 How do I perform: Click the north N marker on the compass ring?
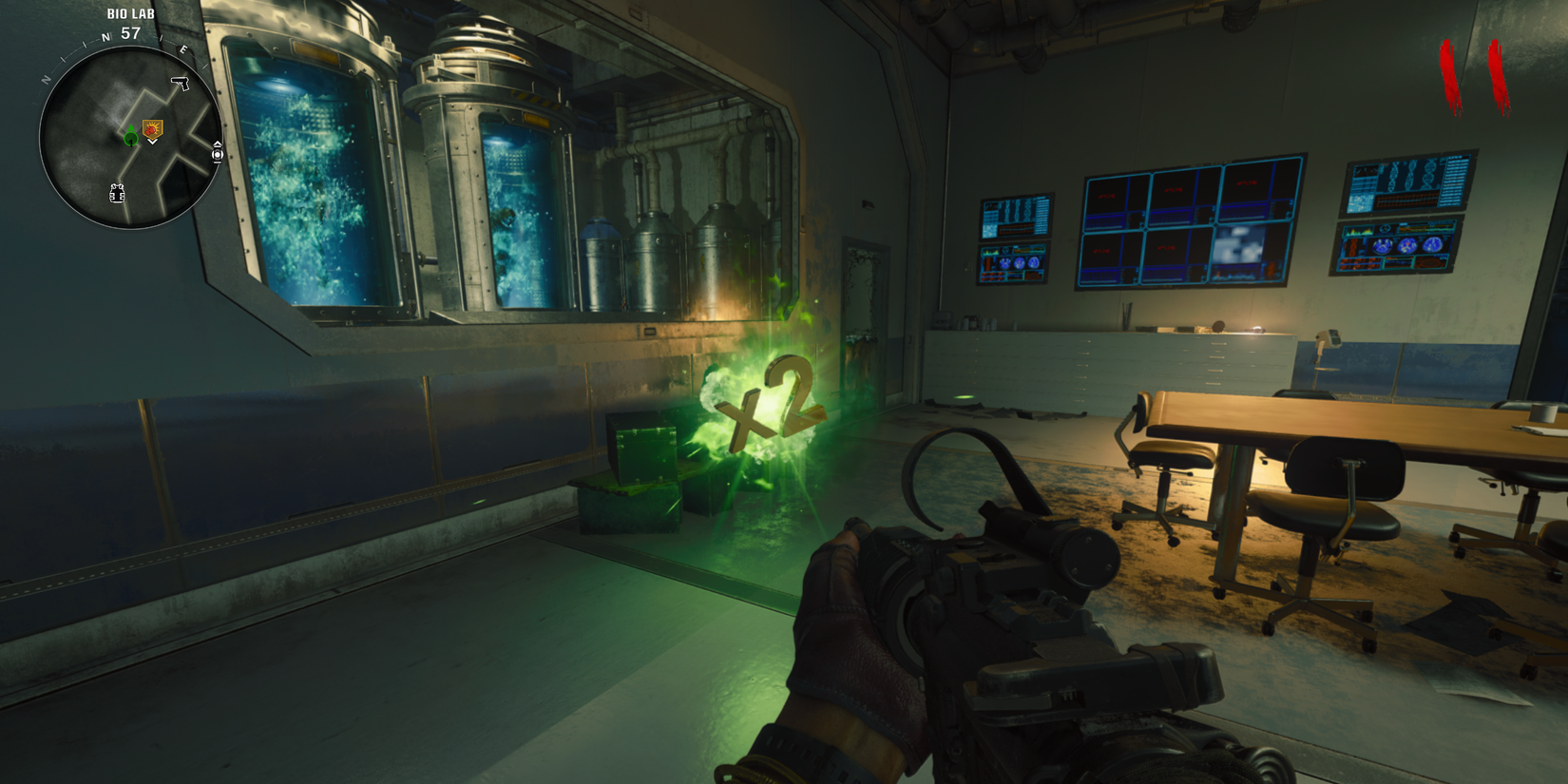click(105, 36)
